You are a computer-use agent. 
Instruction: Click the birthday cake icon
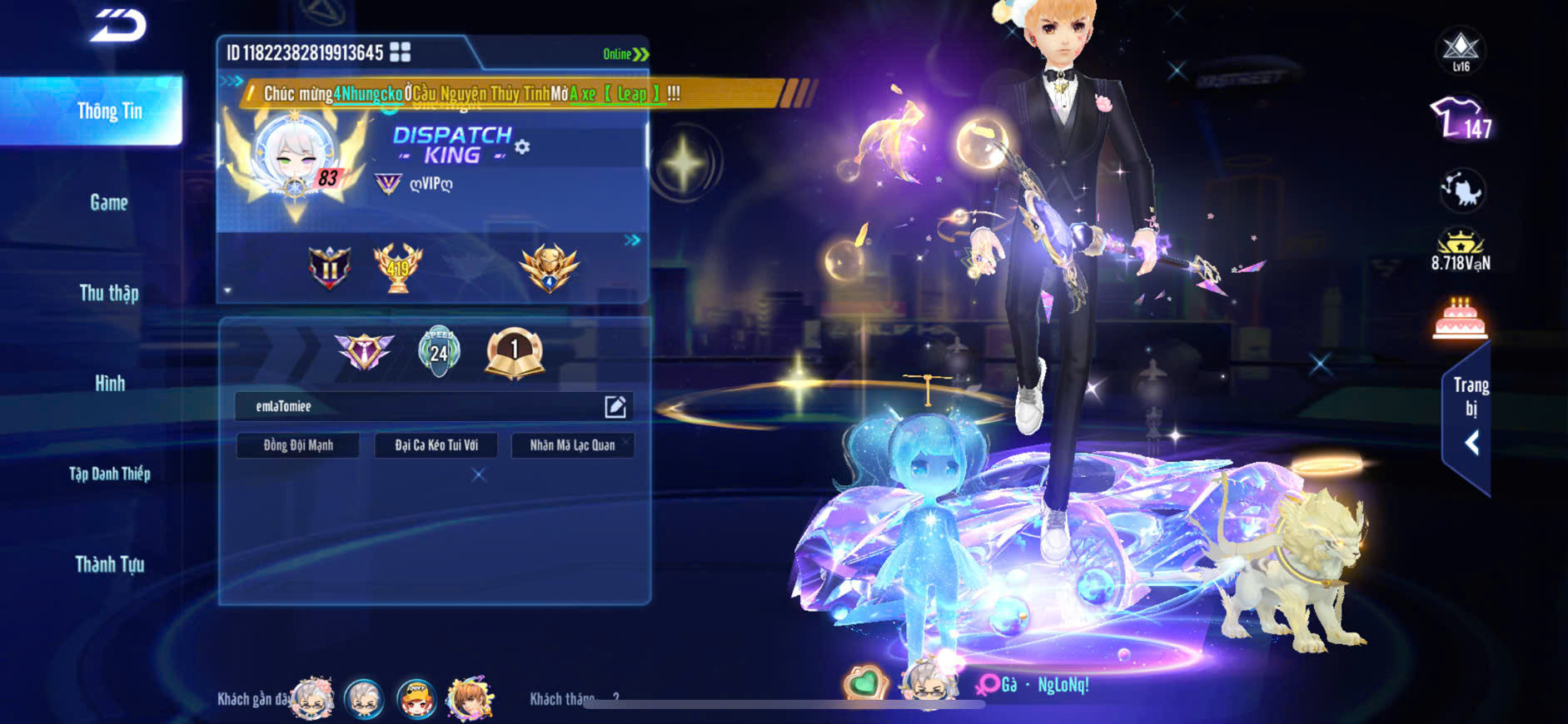tap(1460, 319)
